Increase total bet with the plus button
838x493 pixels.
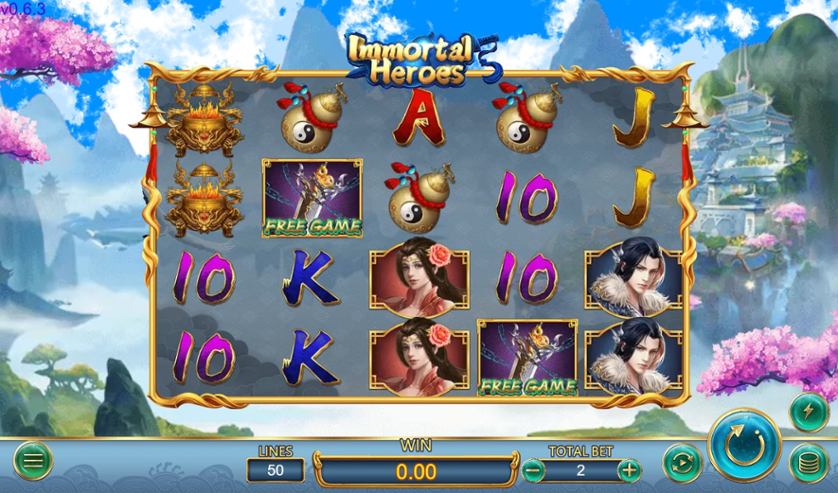click(628, 469)
